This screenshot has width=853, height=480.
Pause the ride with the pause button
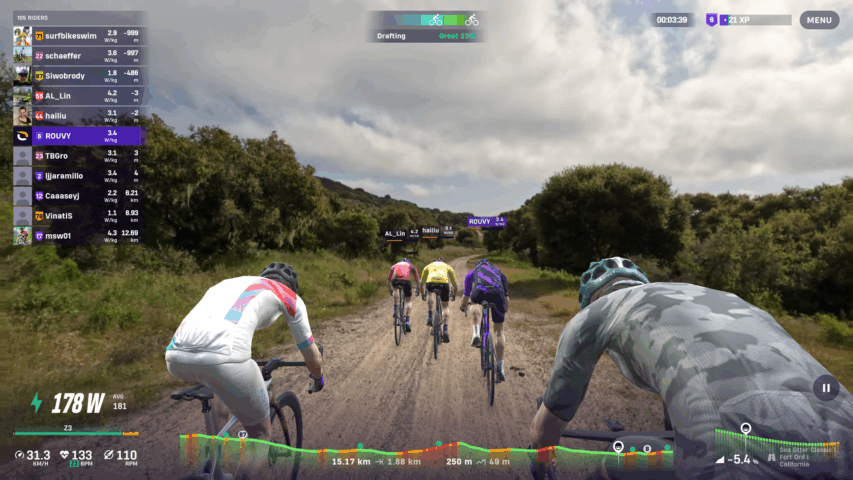pyautogui.click(x=826, y=388)
